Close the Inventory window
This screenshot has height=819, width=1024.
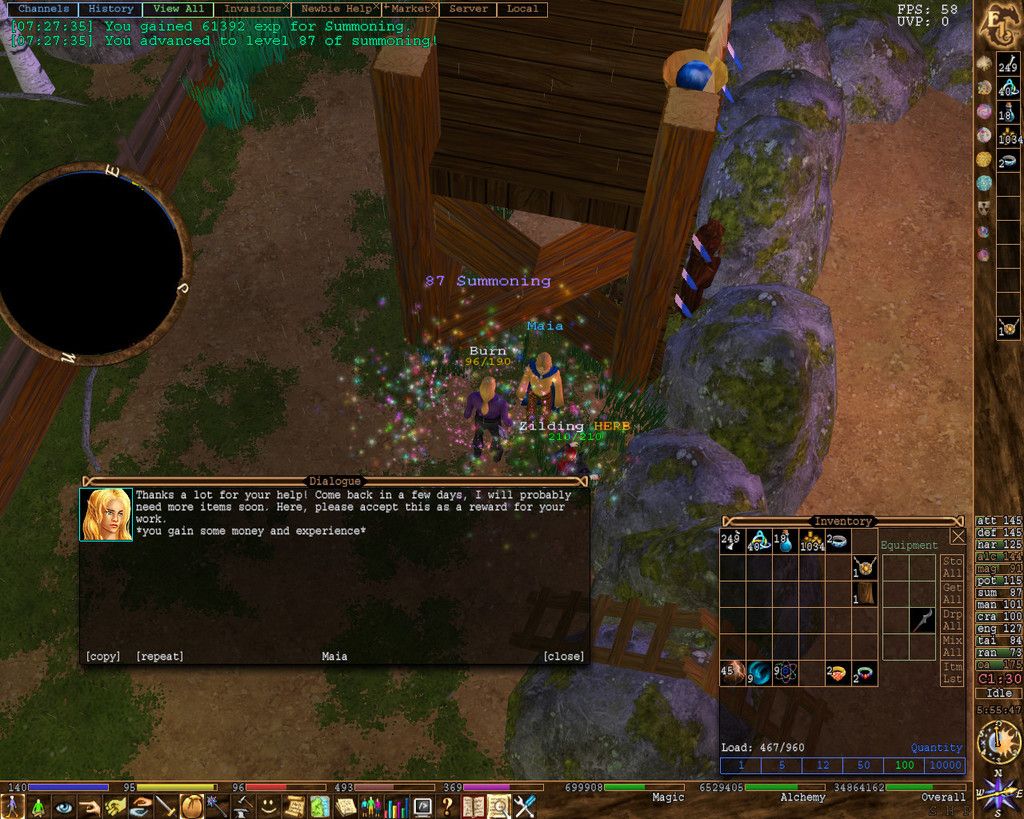click(x=958, y=537)
